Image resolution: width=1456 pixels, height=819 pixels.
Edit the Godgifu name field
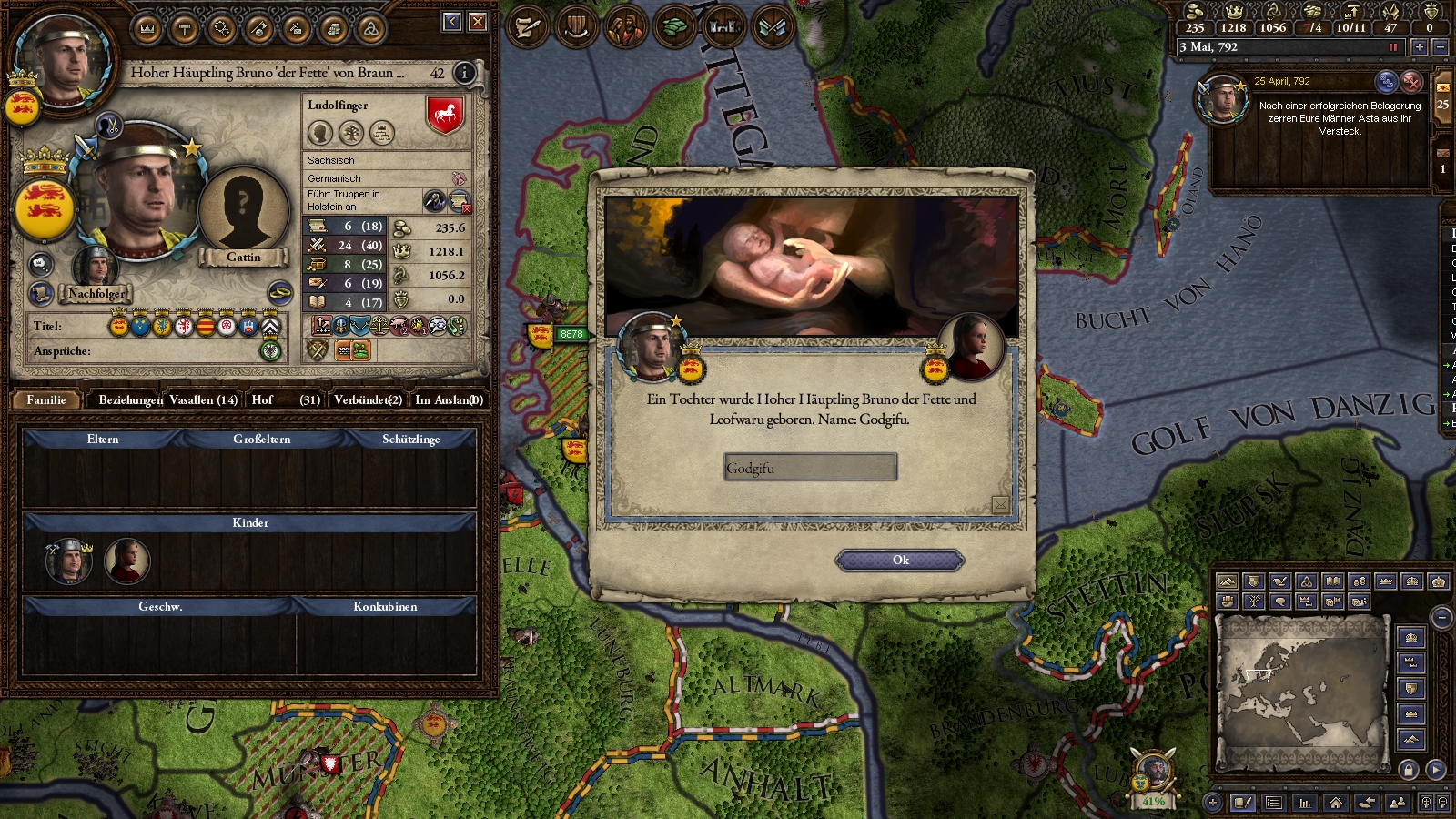(810, 468)
